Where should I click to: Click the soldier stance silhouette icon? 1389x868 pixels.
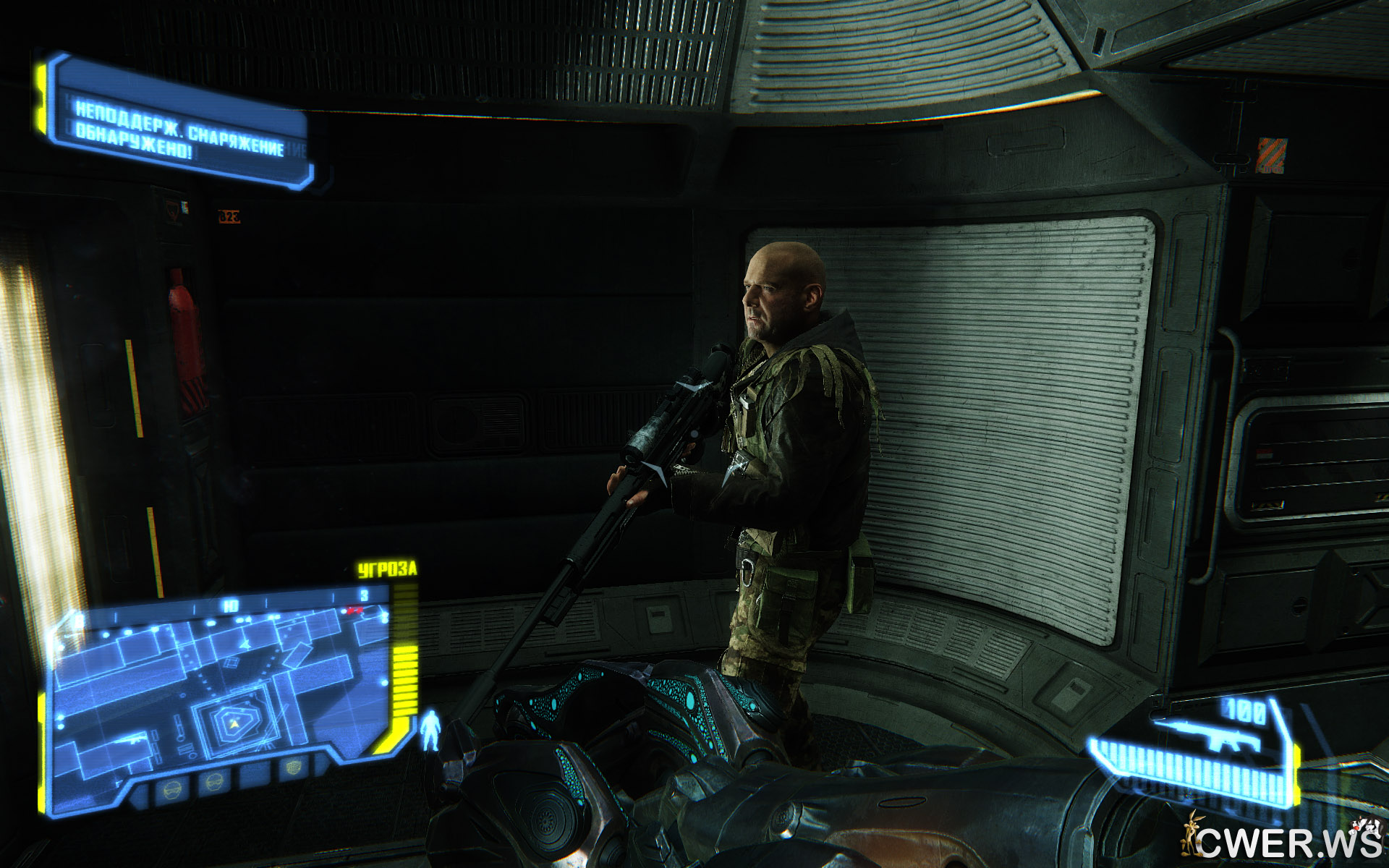[x=430, y=729]
